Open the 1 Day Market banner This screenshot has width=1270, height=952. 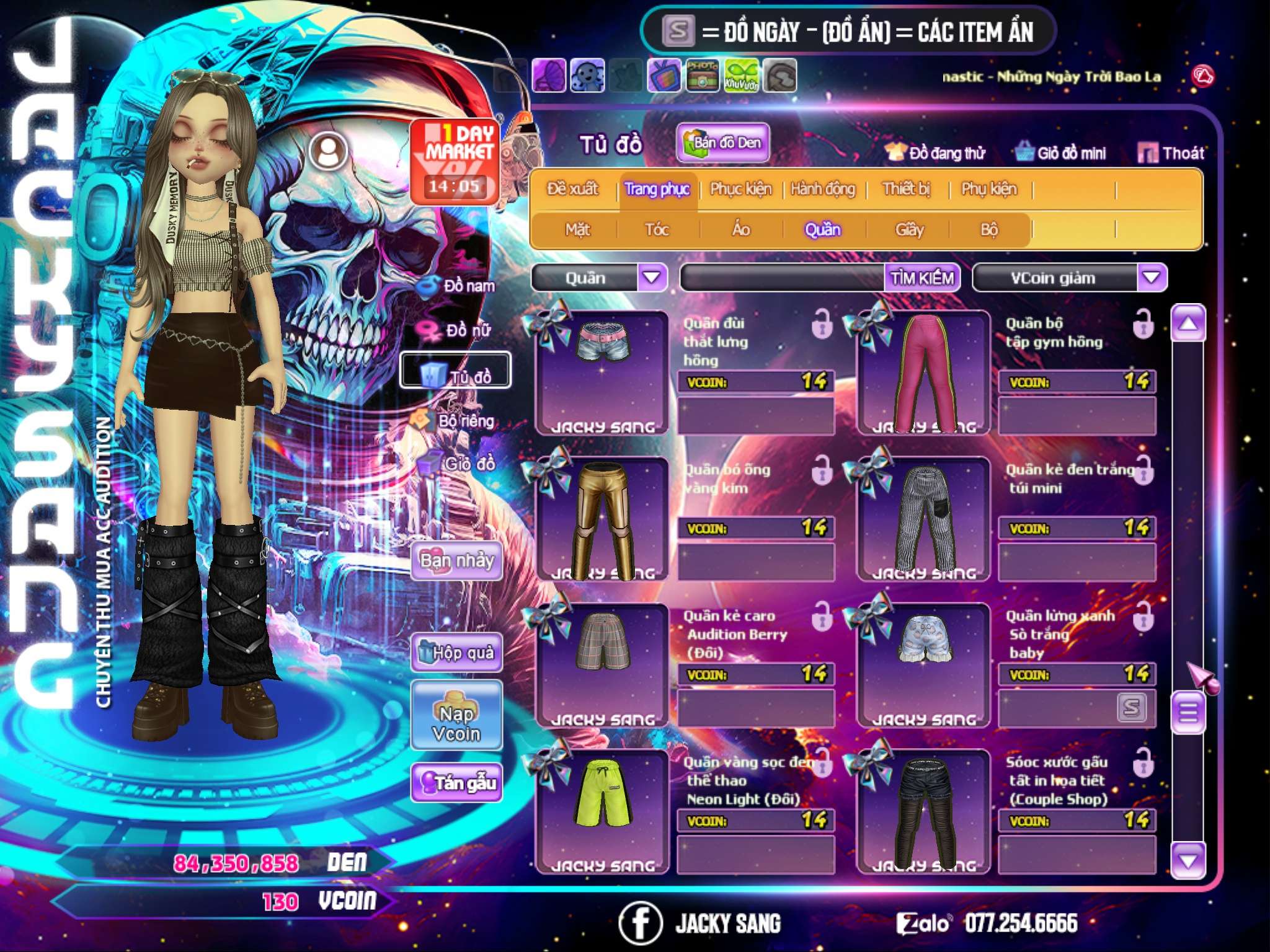point(456,161)
